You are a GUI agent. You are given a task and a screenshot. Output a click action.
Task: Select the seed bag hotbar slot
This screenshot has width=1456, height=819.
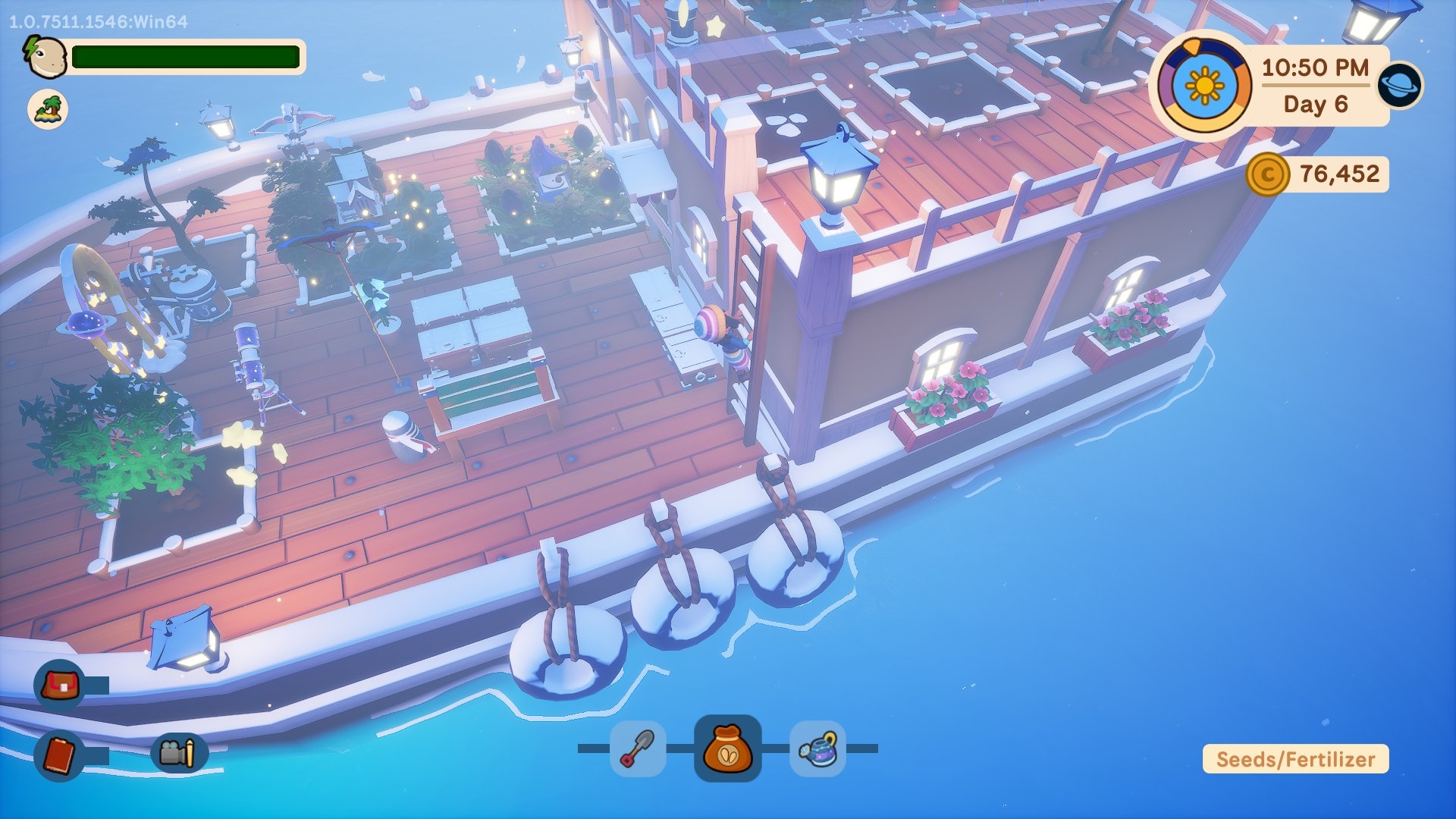727,748
